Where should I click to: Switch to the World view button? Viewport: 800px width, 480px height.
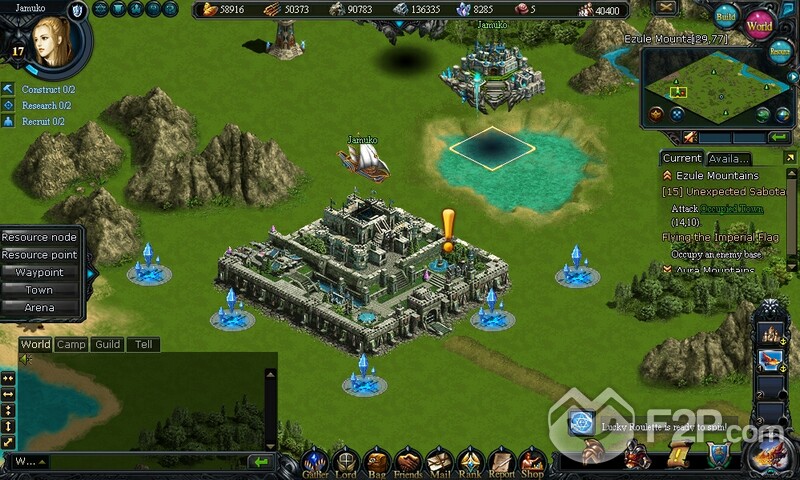(760, 23)
